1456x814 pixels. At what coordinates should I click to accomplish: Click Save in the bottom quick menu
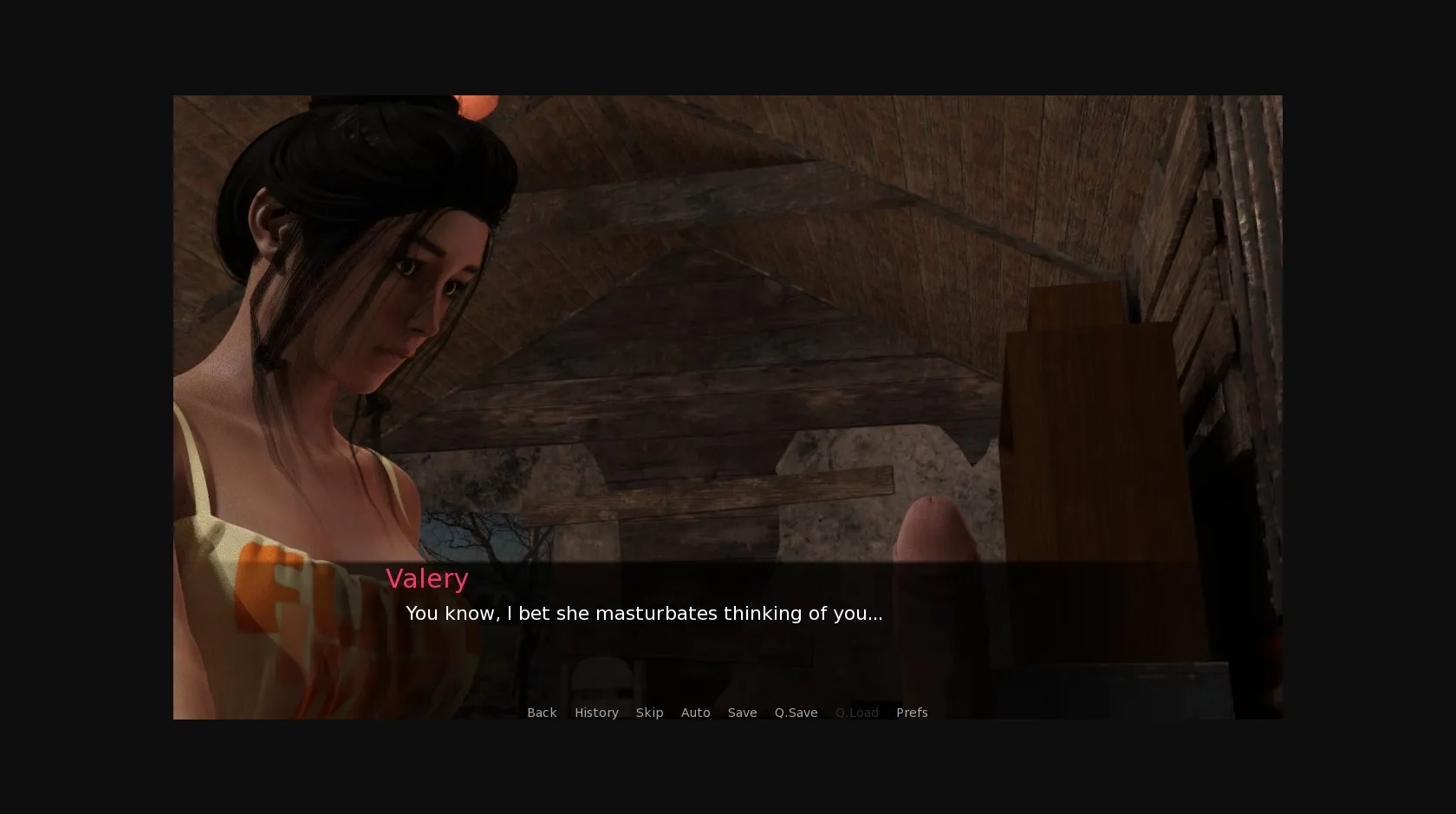click(x=742, y=712)
